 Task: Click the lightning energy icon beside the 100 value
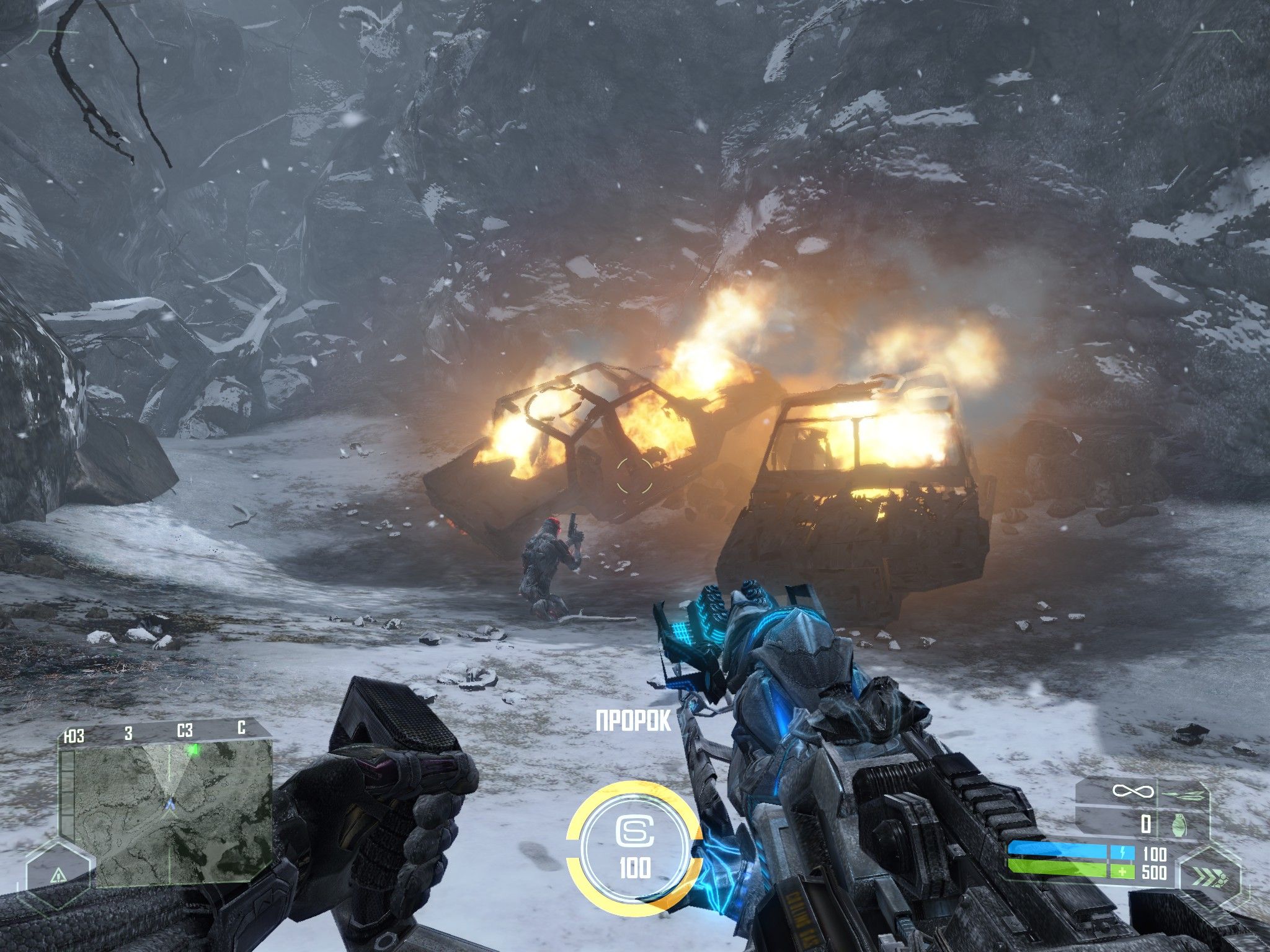pyautogui.click(x=1124, y=852)
